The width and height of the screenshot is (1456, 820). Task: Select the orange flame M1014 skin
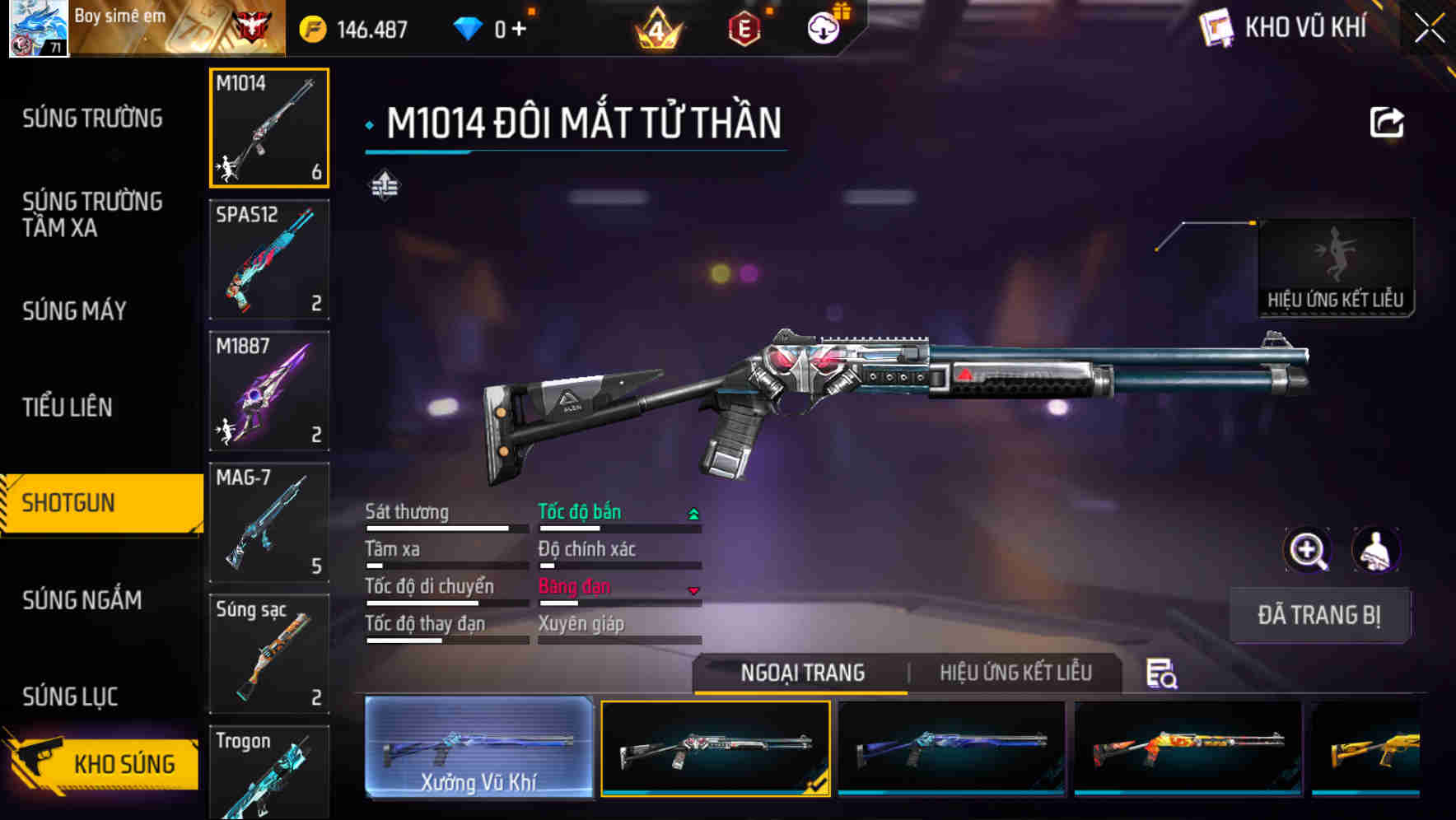[1188, 748]
